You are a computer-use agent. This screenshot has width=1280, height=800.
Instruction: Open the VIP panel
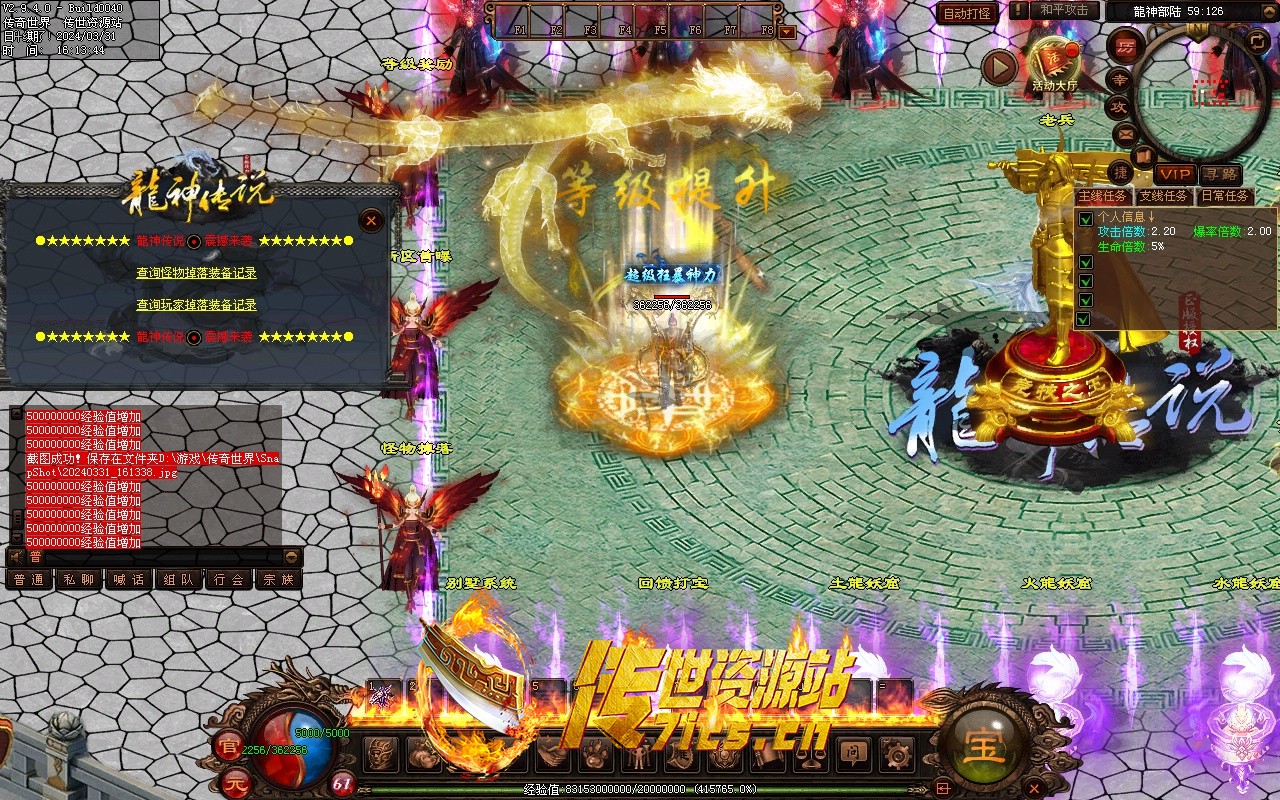click(1174, 175)
